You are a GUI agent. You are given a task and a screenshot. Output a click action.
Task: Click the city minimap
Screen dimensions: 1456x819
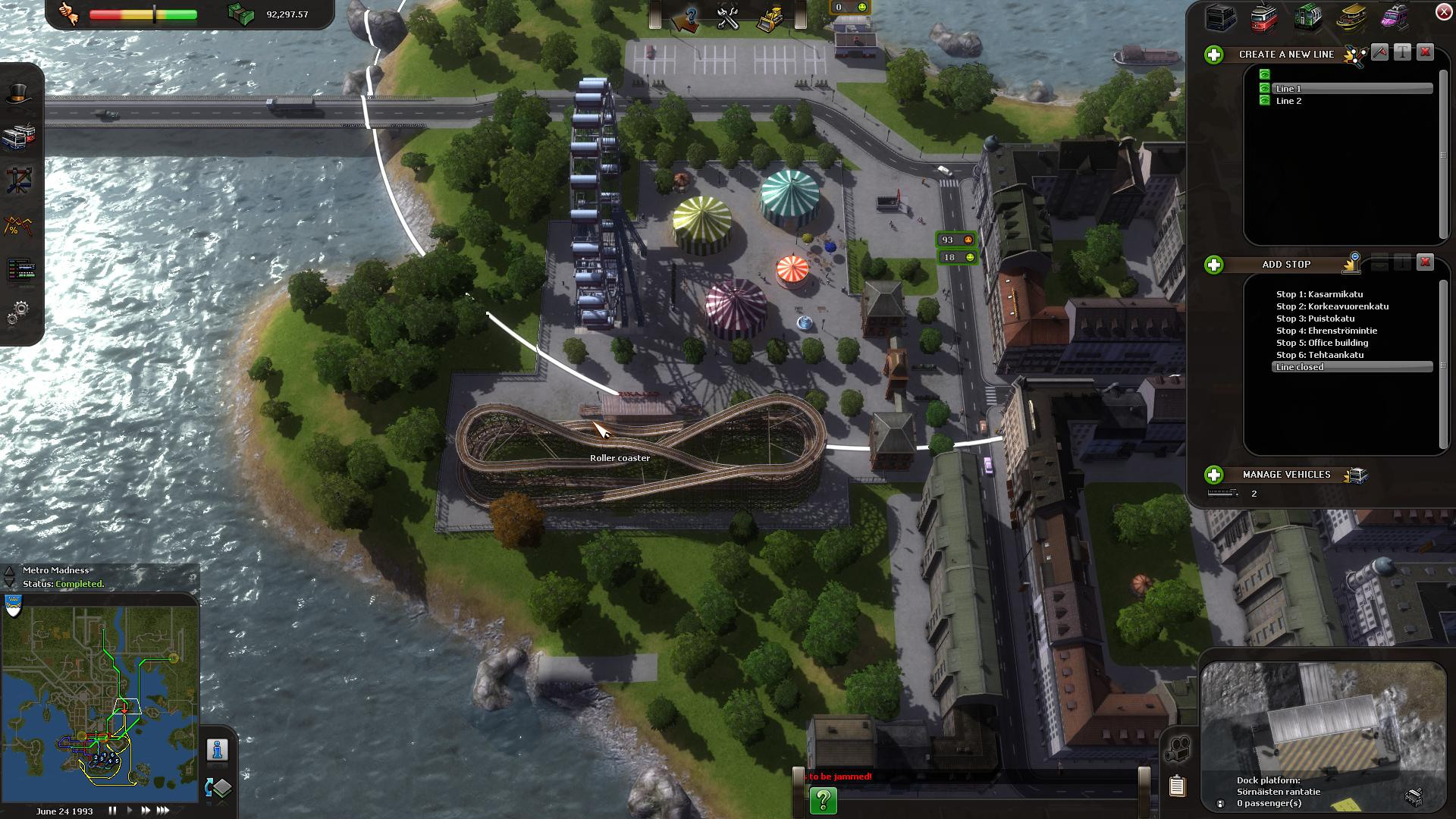(100, 698)
